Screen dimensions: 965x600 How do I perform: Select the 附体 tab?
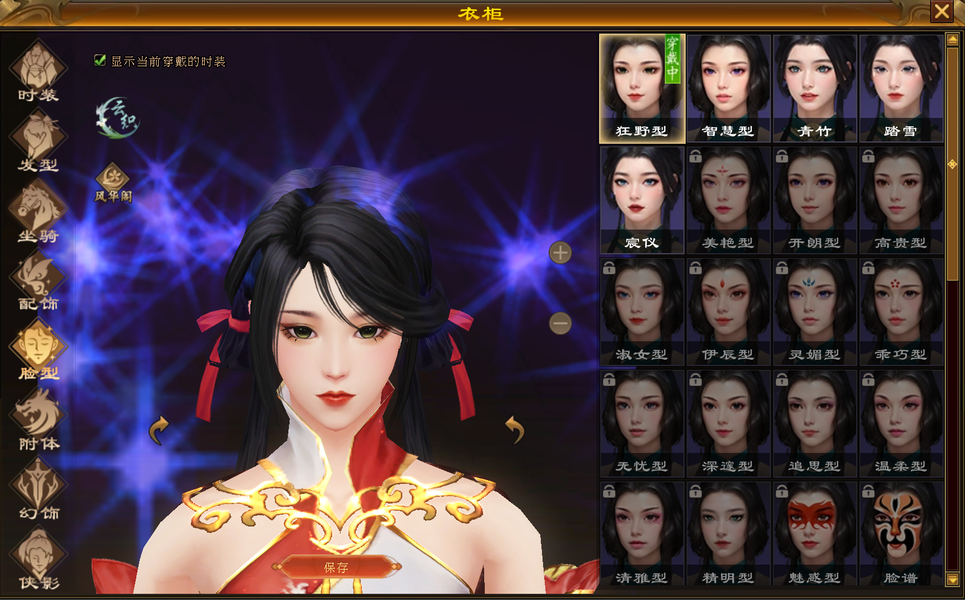tap(38, 420)
